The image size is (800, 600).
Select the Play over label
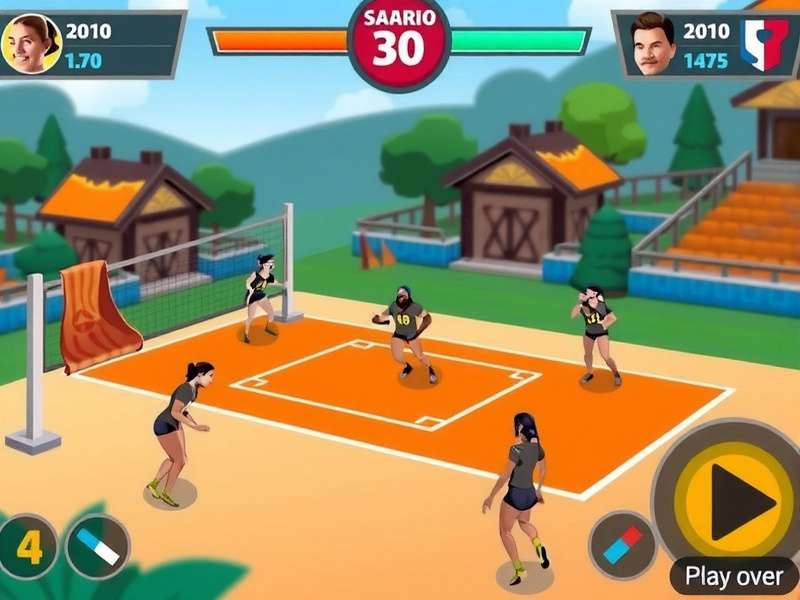coord(734,576)
